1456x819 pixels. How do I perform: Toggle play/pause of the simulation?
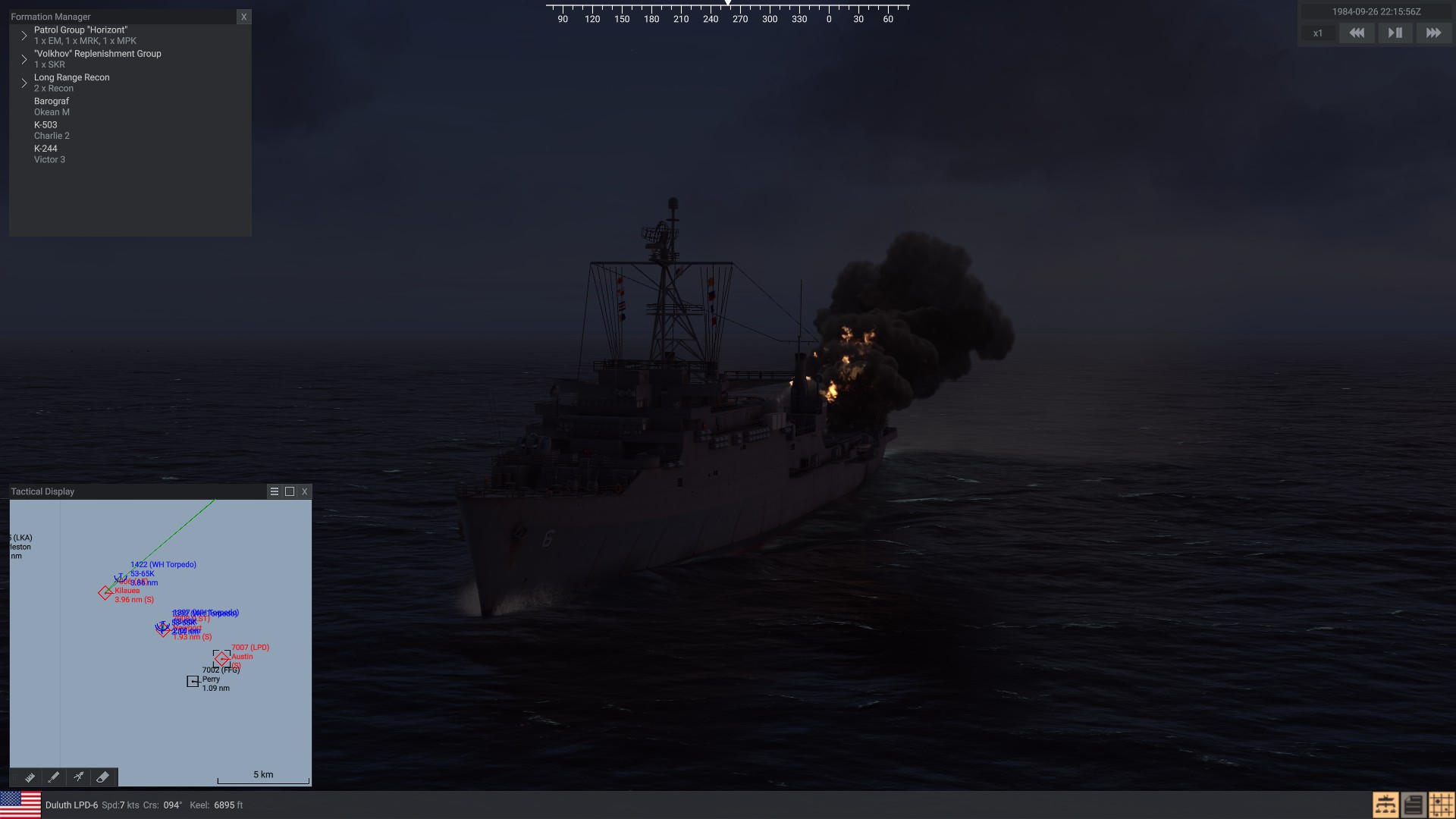tap(1395, 33)
